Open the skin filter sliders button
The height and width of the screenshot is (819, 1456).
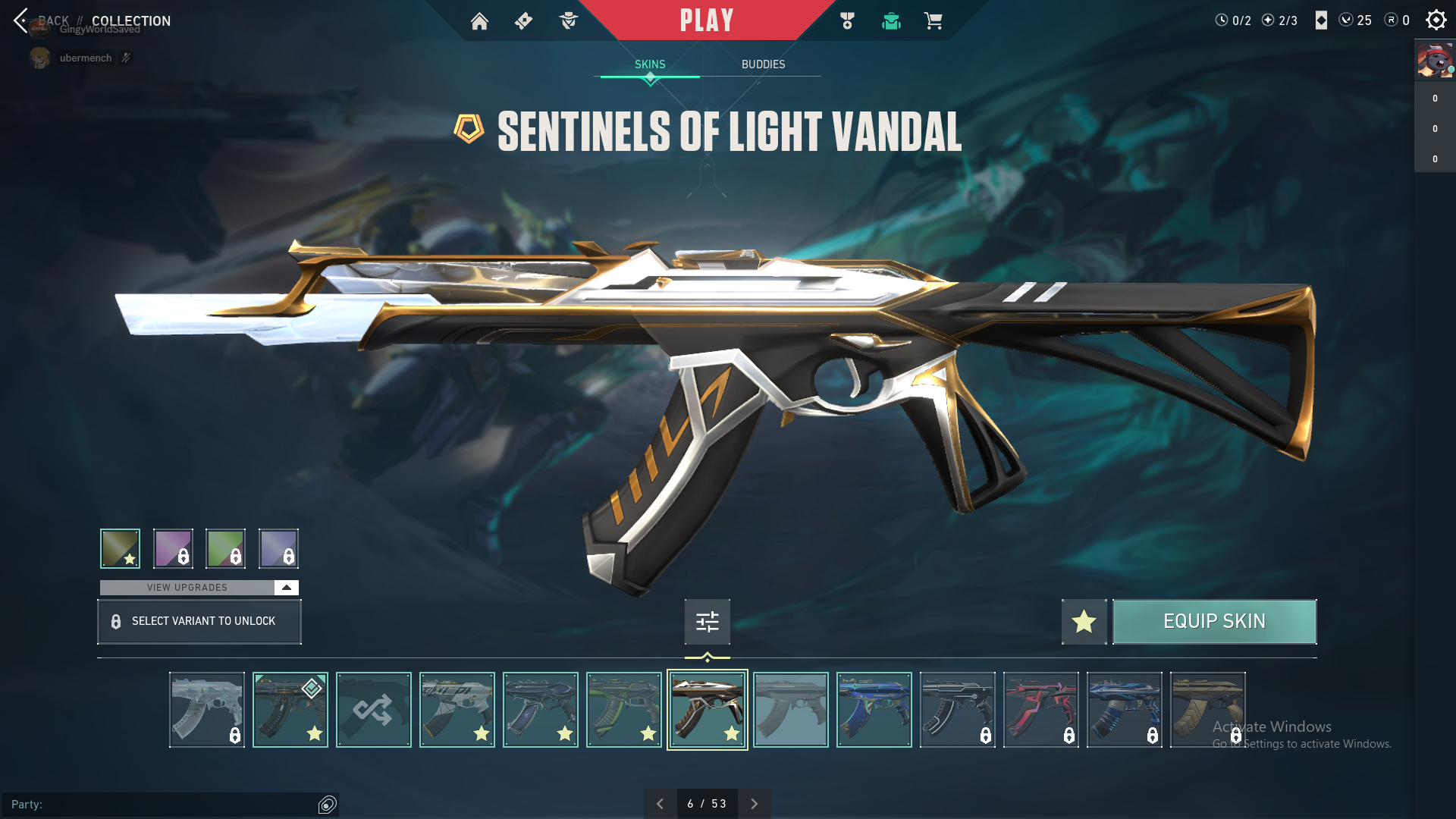click(x=707, y=622)
